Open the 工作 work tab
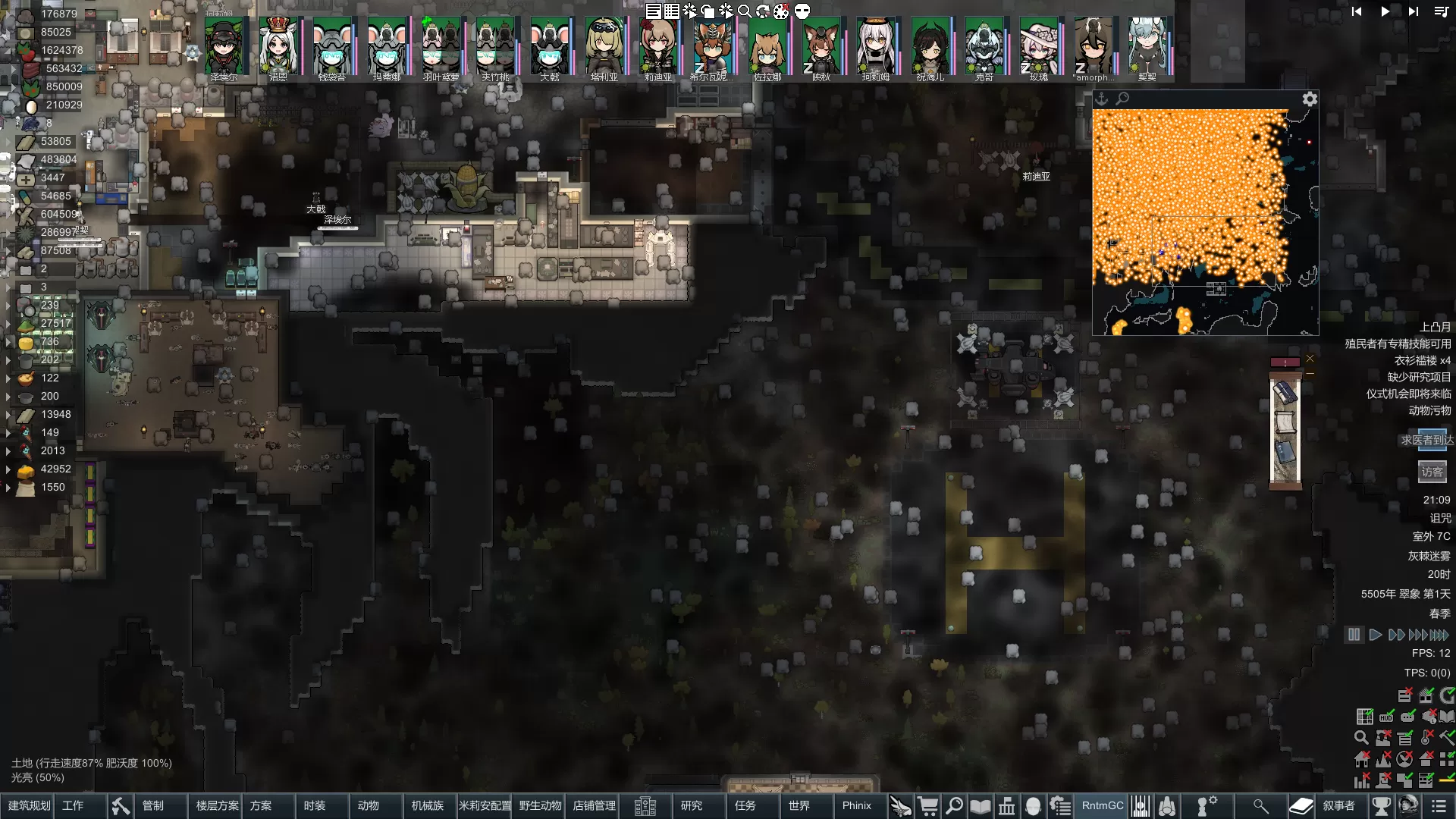This screenshot has height=819, width=1456. point(73,805)
